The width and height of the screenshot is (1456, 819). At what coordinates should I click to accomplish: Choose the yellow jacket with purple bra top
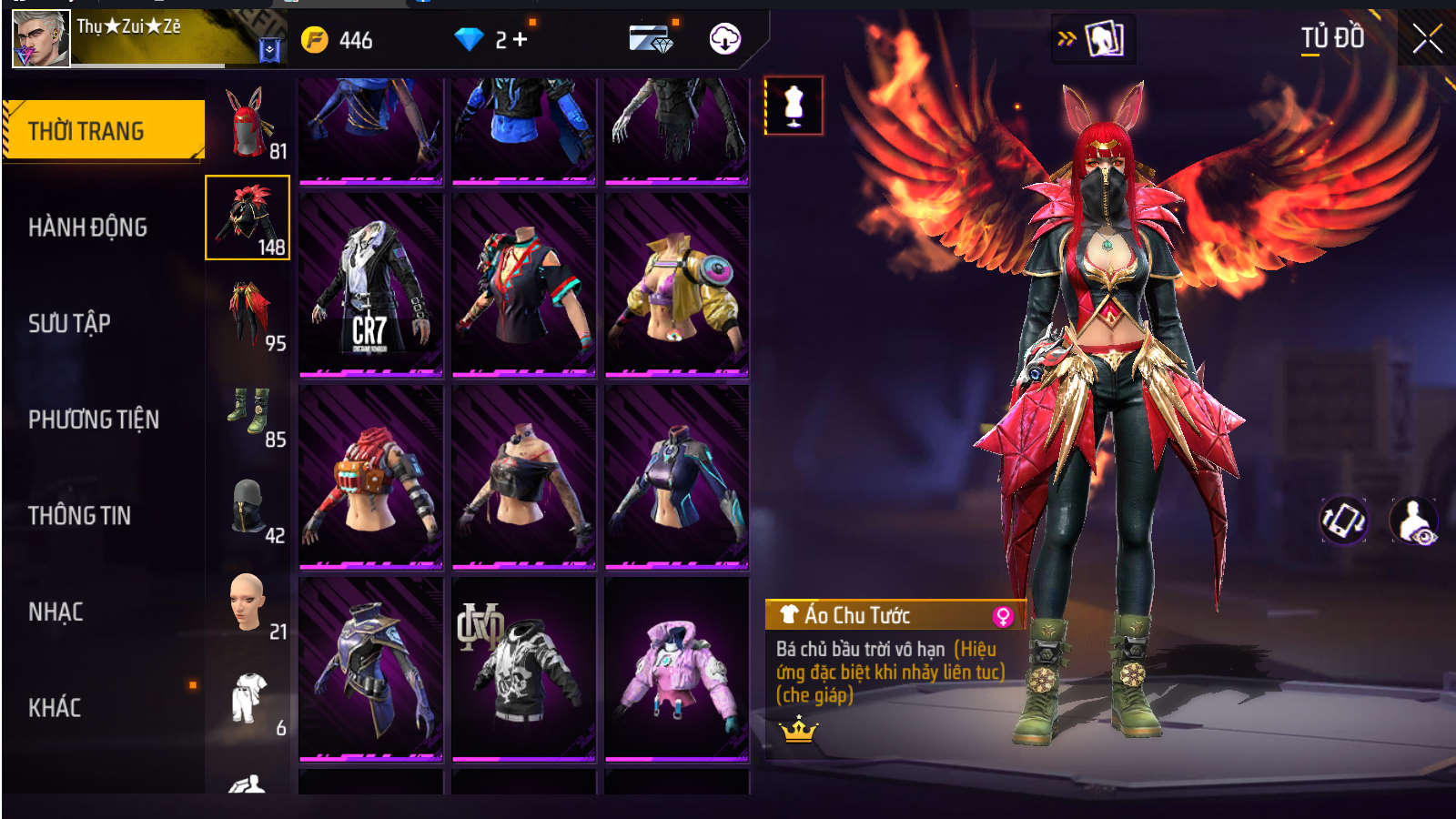[676, 284]
